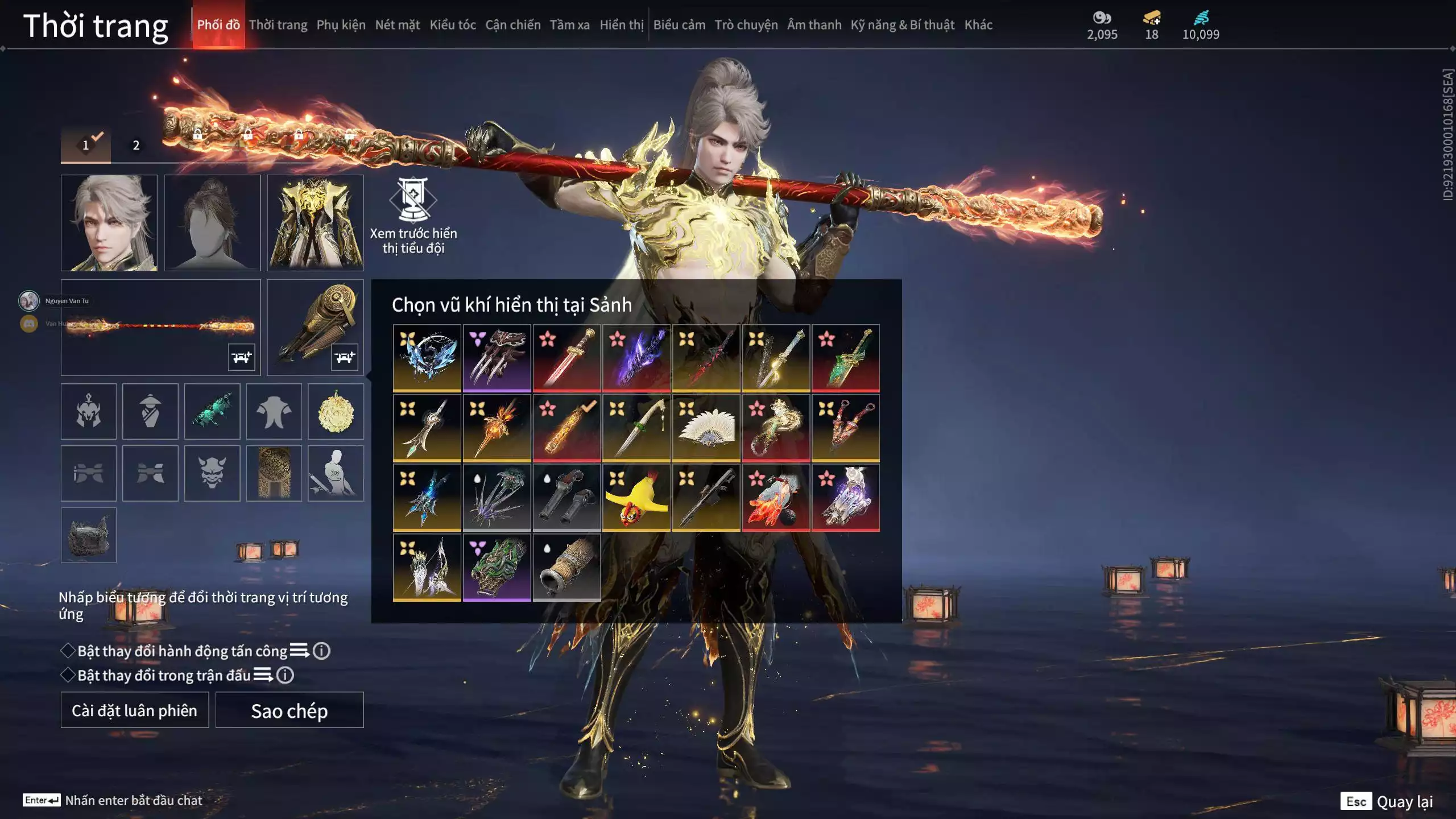
Task: Switch to outfit preset 2
Action: 136,146
